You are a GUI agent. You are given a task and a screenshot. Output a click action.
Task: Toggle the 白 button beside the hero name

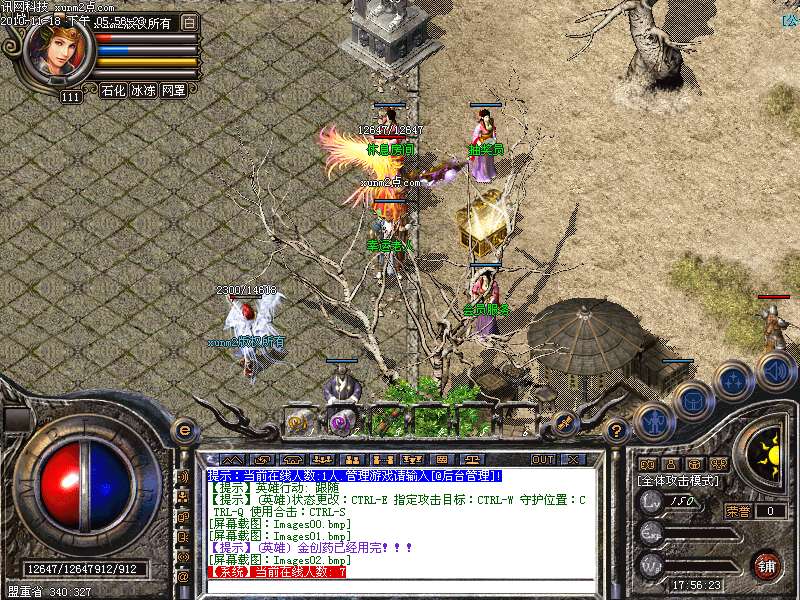point(190,22)
